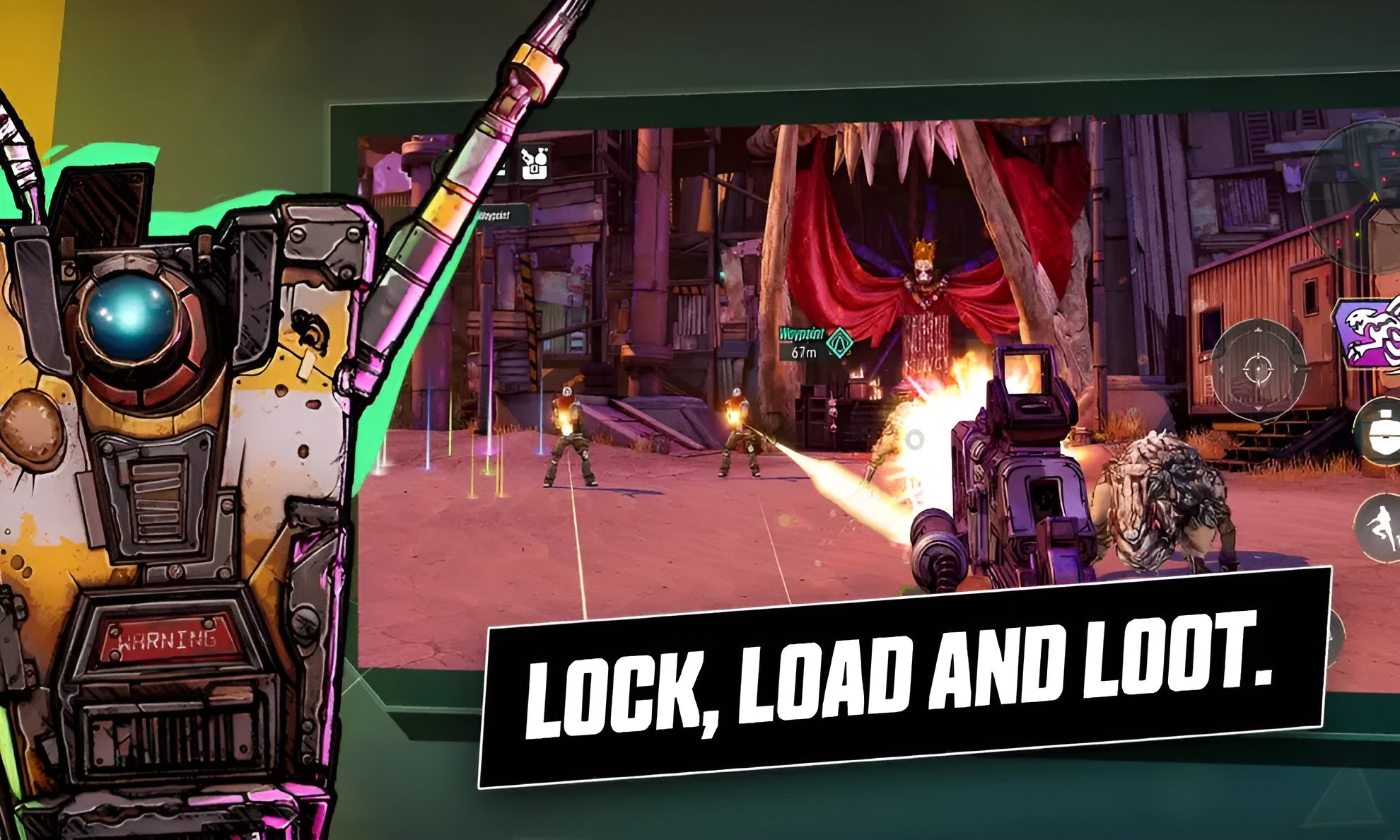Tap a red enemy dot on the minimap
The image size is (1400, 840).
(1356, 163)
